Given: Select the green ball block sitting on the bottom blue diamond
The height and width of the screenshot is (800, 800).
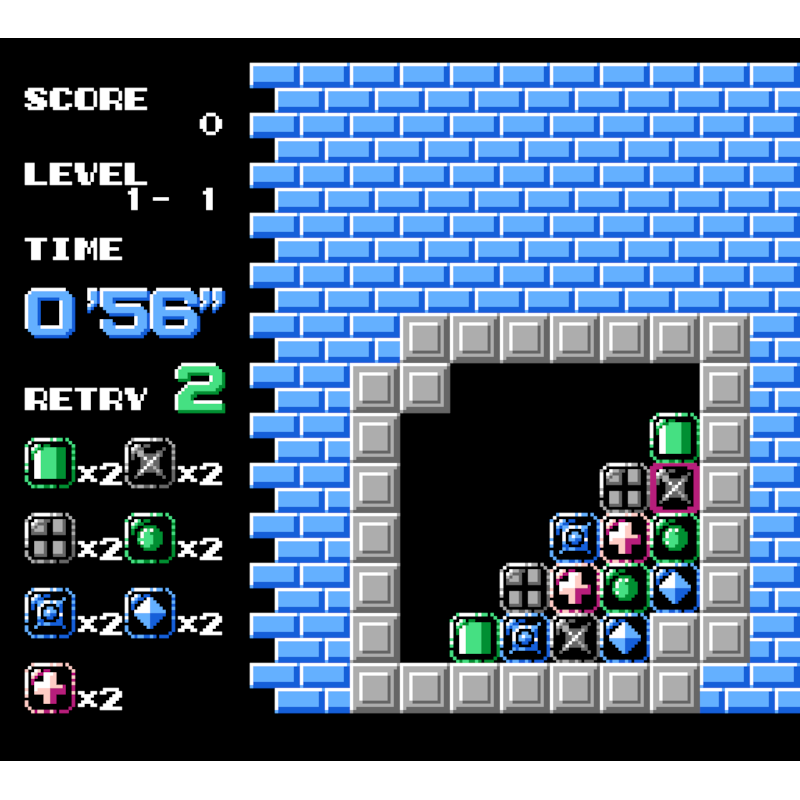Looking at the screenshot, I should [625, 588].
